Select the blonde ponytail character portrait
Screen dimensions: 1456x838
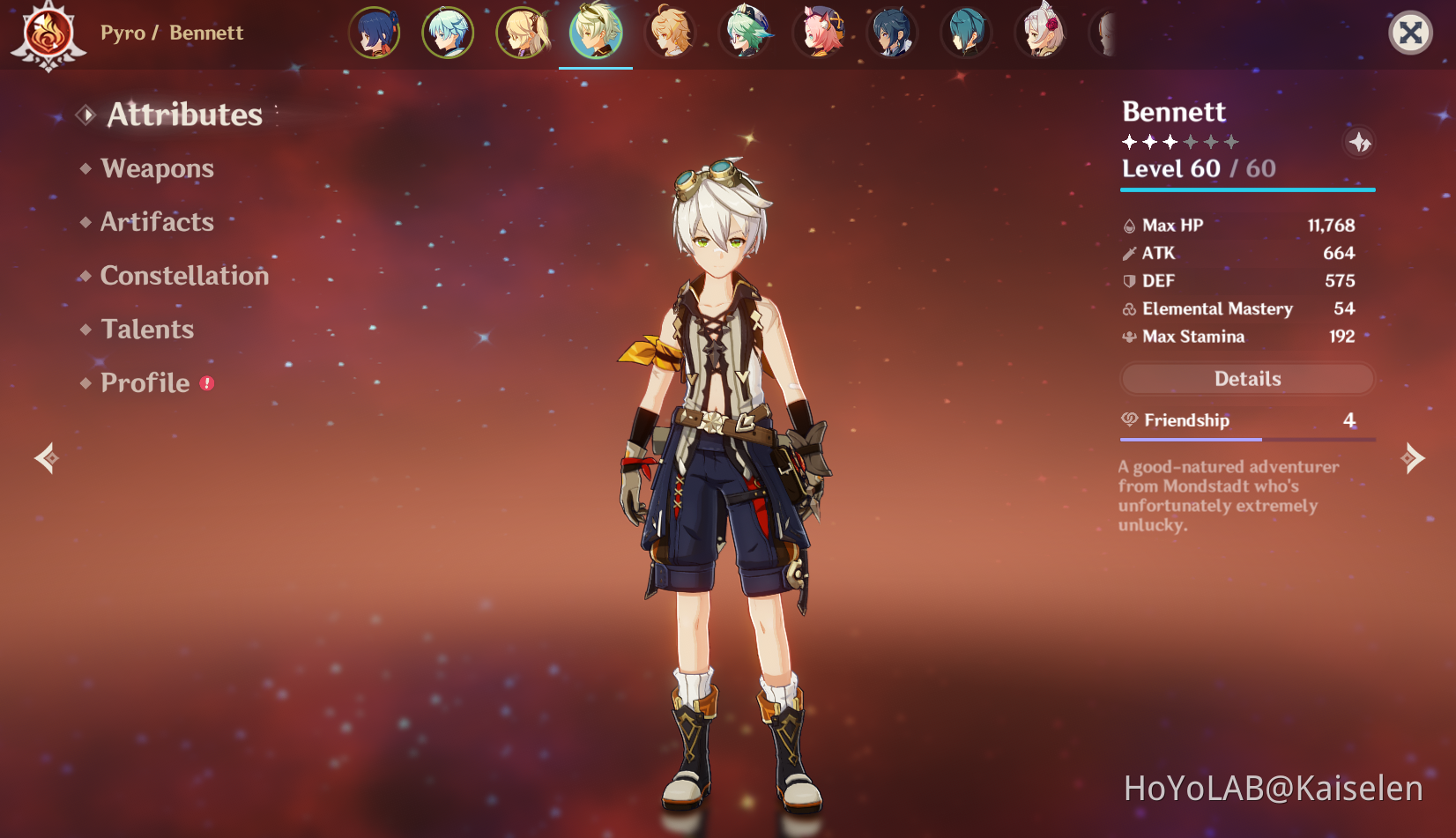(x=523, y=33)
